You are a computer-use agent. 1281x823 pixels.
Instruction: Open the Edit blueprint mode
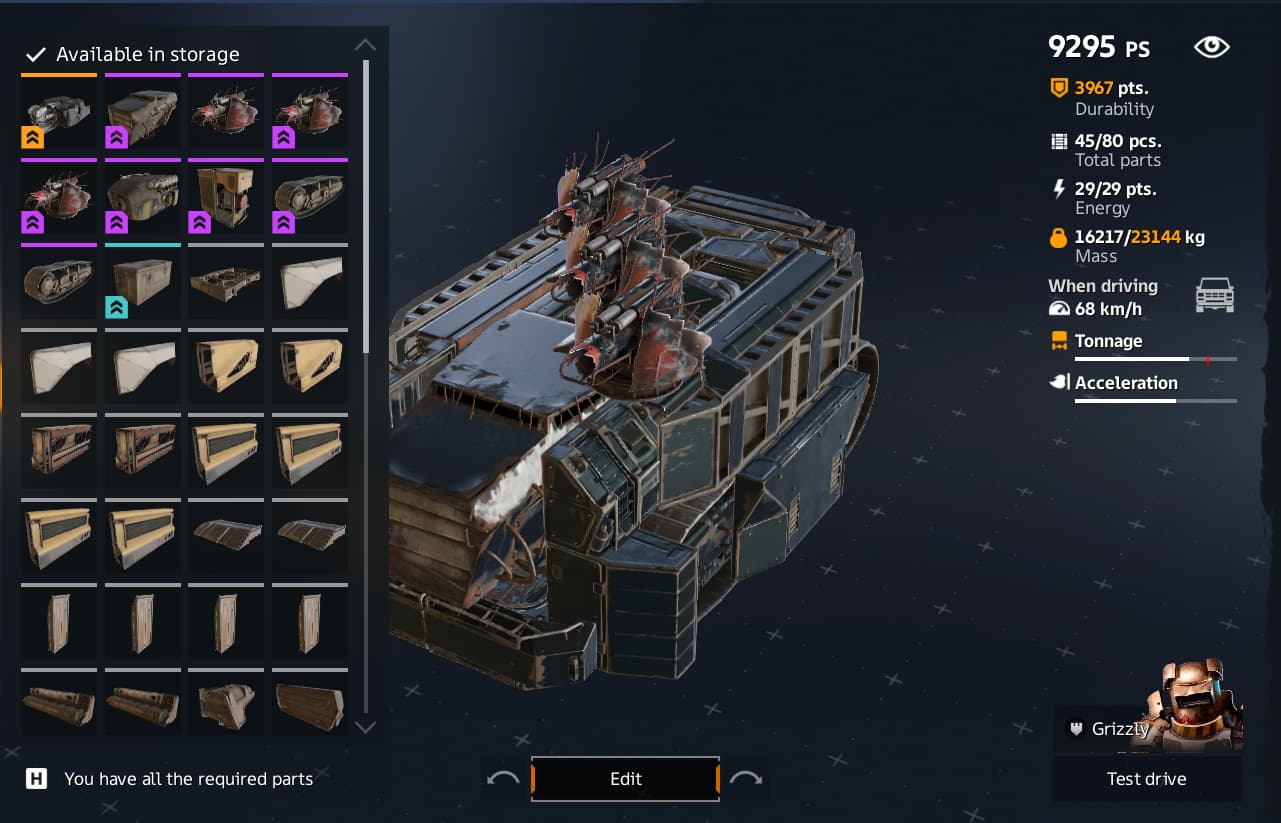coord(625,779)
